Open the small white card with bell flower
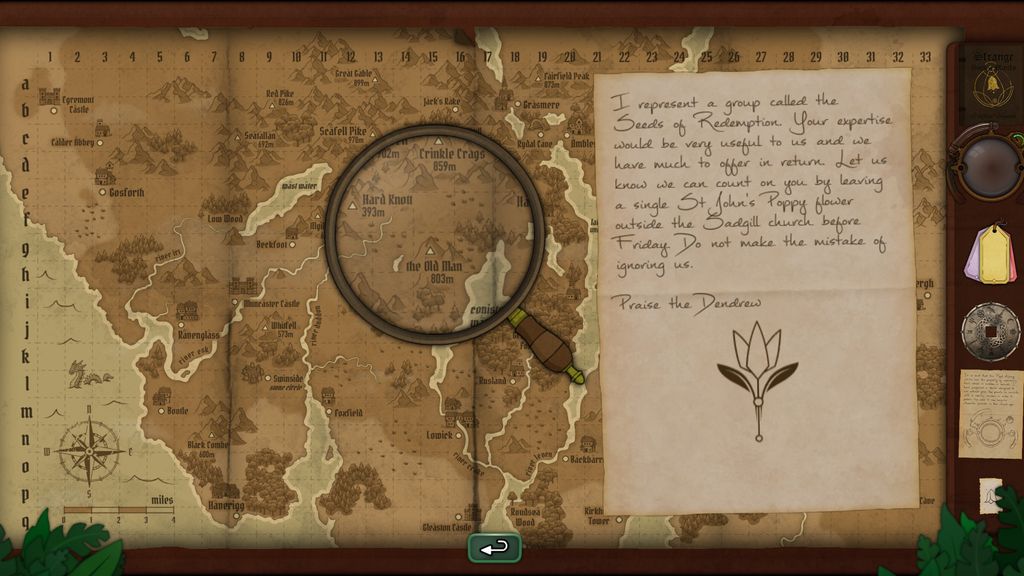The height and width of the screenshot is (576, 1024). tap(991, 495)
